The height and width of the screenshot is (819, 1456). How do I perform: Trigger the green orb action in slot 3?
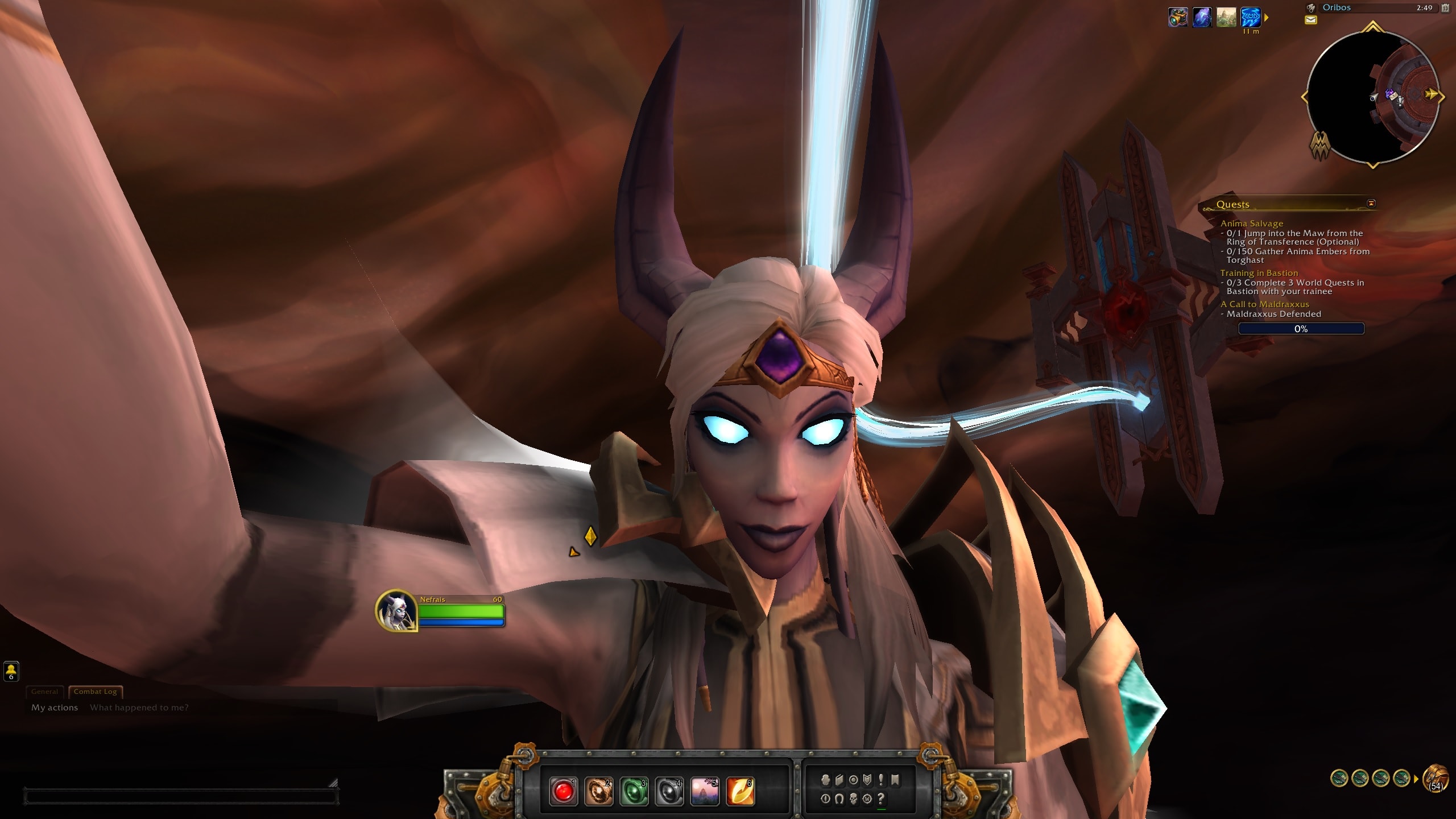click(x=634, y=792)
